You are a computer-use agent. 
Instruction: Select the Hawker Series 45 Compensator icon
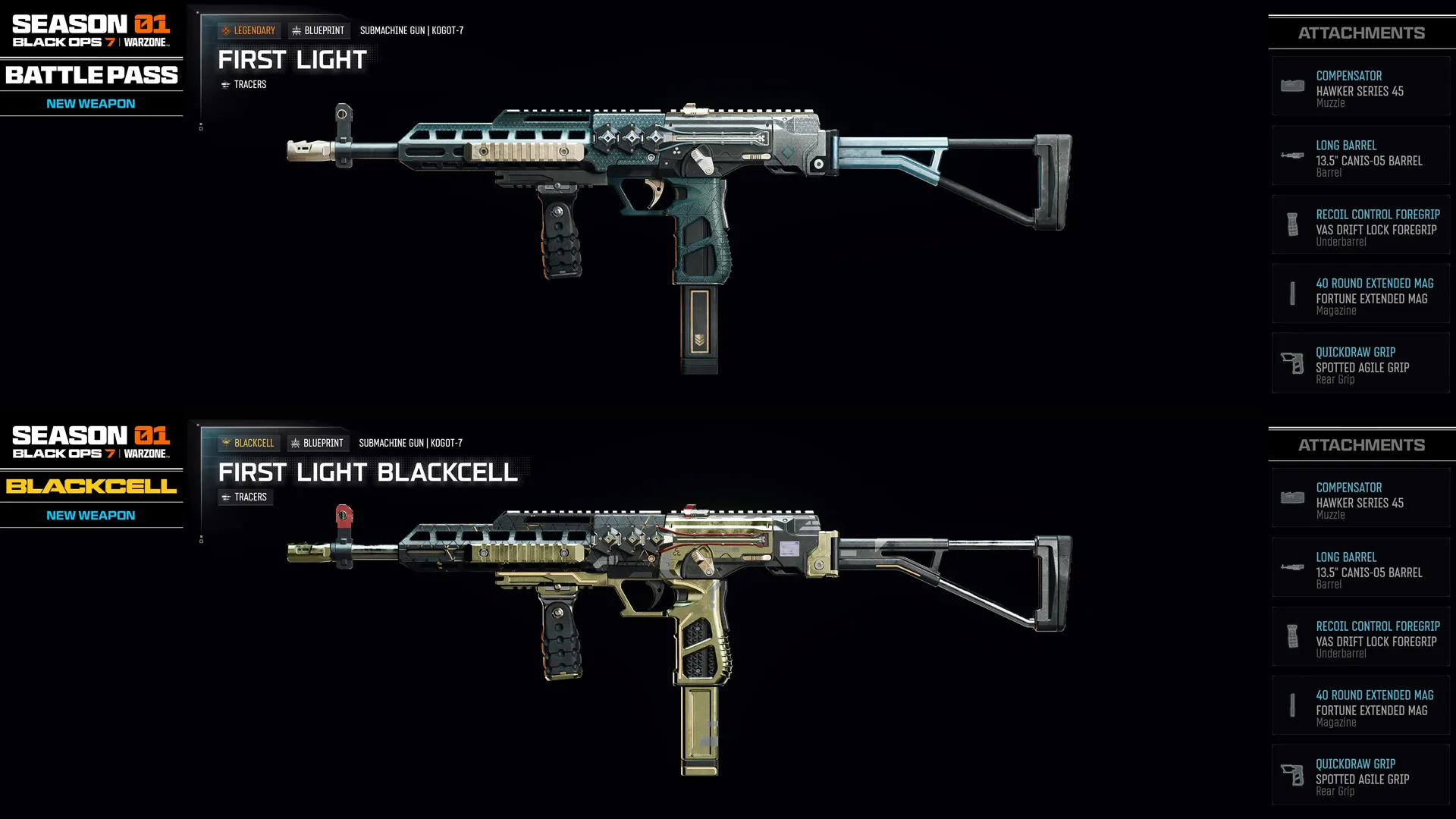tap(1291, 86)
